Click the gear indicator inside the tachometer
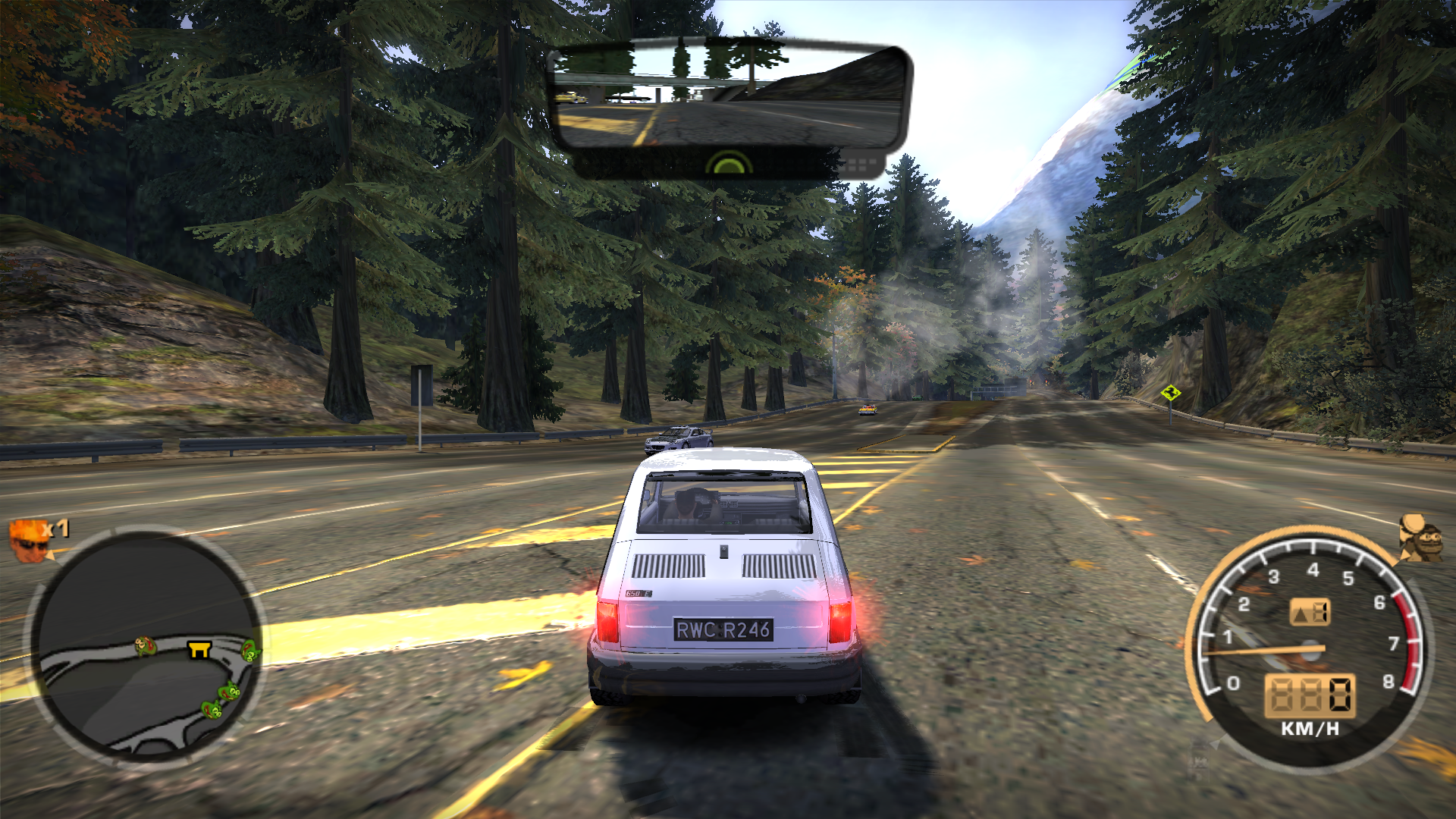 [x=1310, y=613]
